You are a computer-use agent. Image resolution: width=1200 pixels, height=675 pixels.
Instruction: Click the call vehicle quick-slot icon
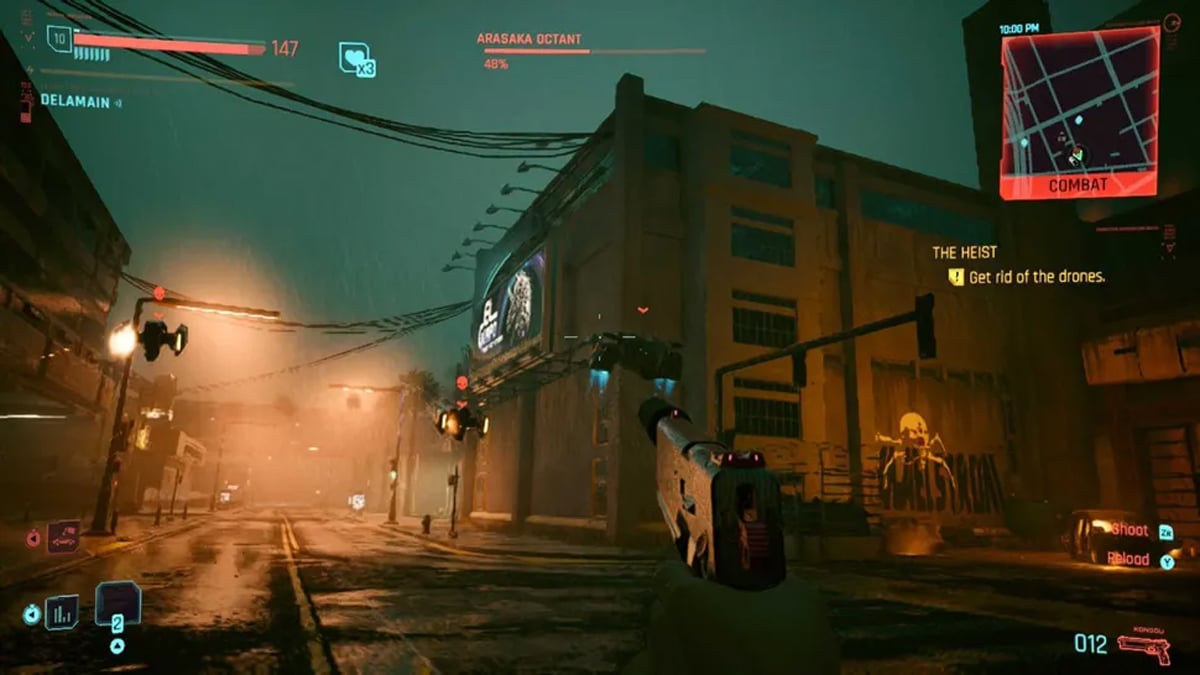pyautogui.click(x=62, y=538)
